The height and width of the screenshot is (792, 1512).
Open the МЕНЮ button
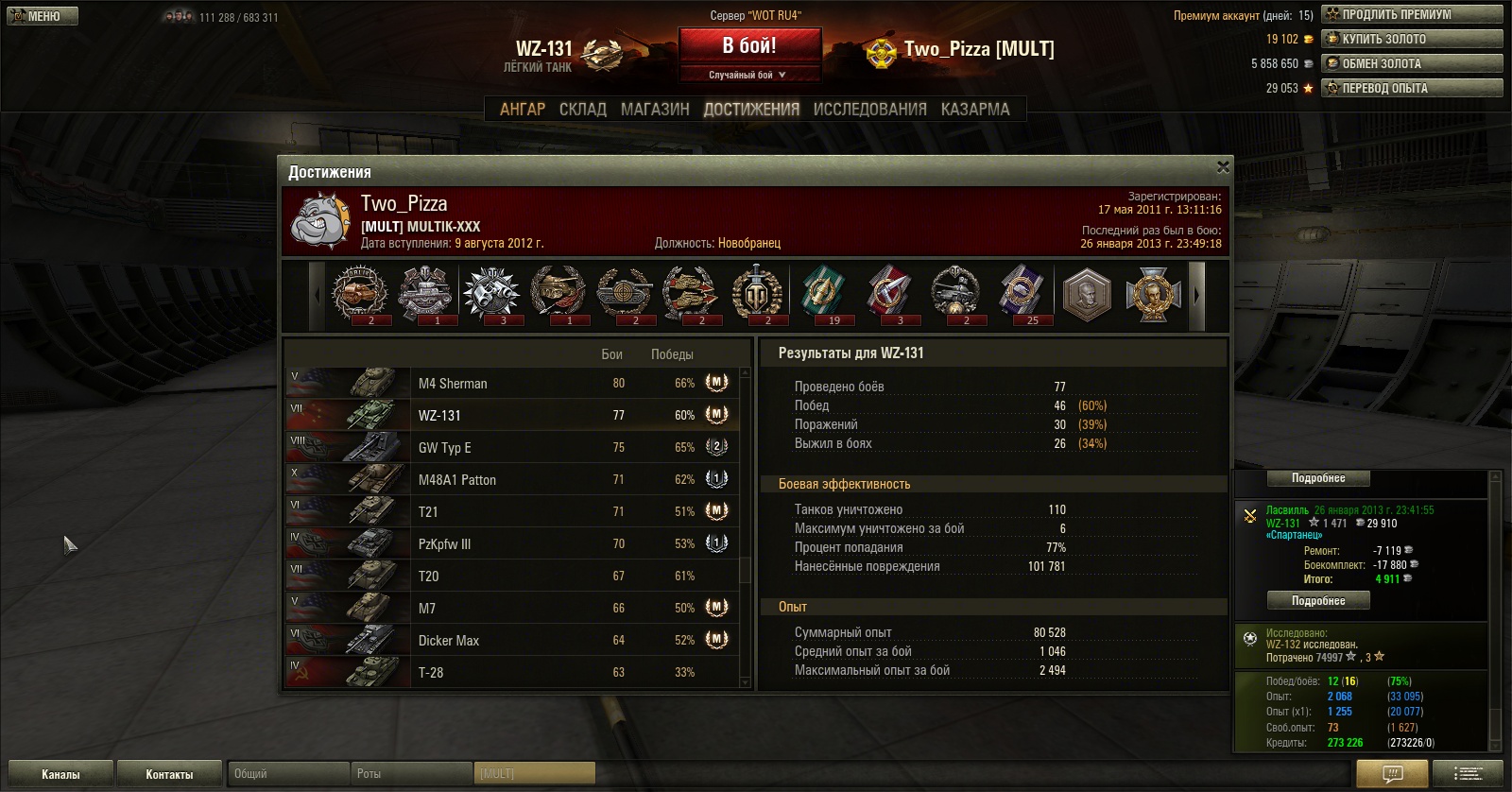pos(43,16)
